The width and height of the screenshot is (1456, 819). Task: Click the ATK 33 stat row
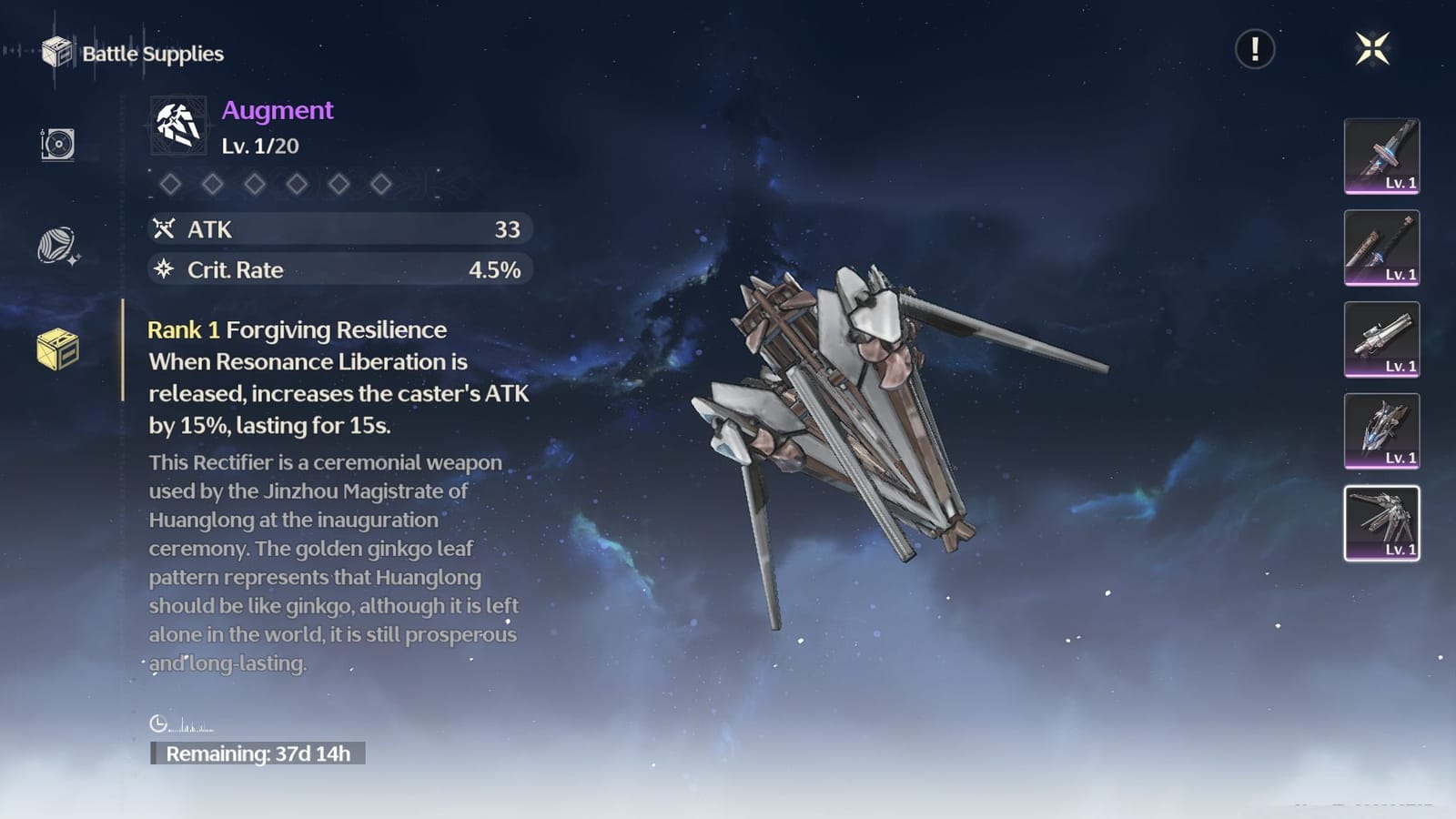[339, 230]
